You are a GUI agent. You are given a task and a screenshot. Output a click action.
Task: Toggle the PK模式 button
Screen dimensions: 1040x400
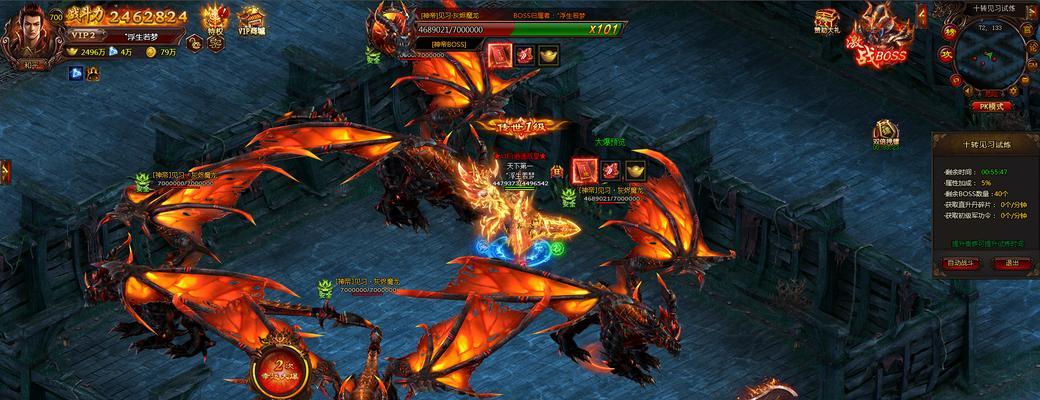click(x=990, y=106)
